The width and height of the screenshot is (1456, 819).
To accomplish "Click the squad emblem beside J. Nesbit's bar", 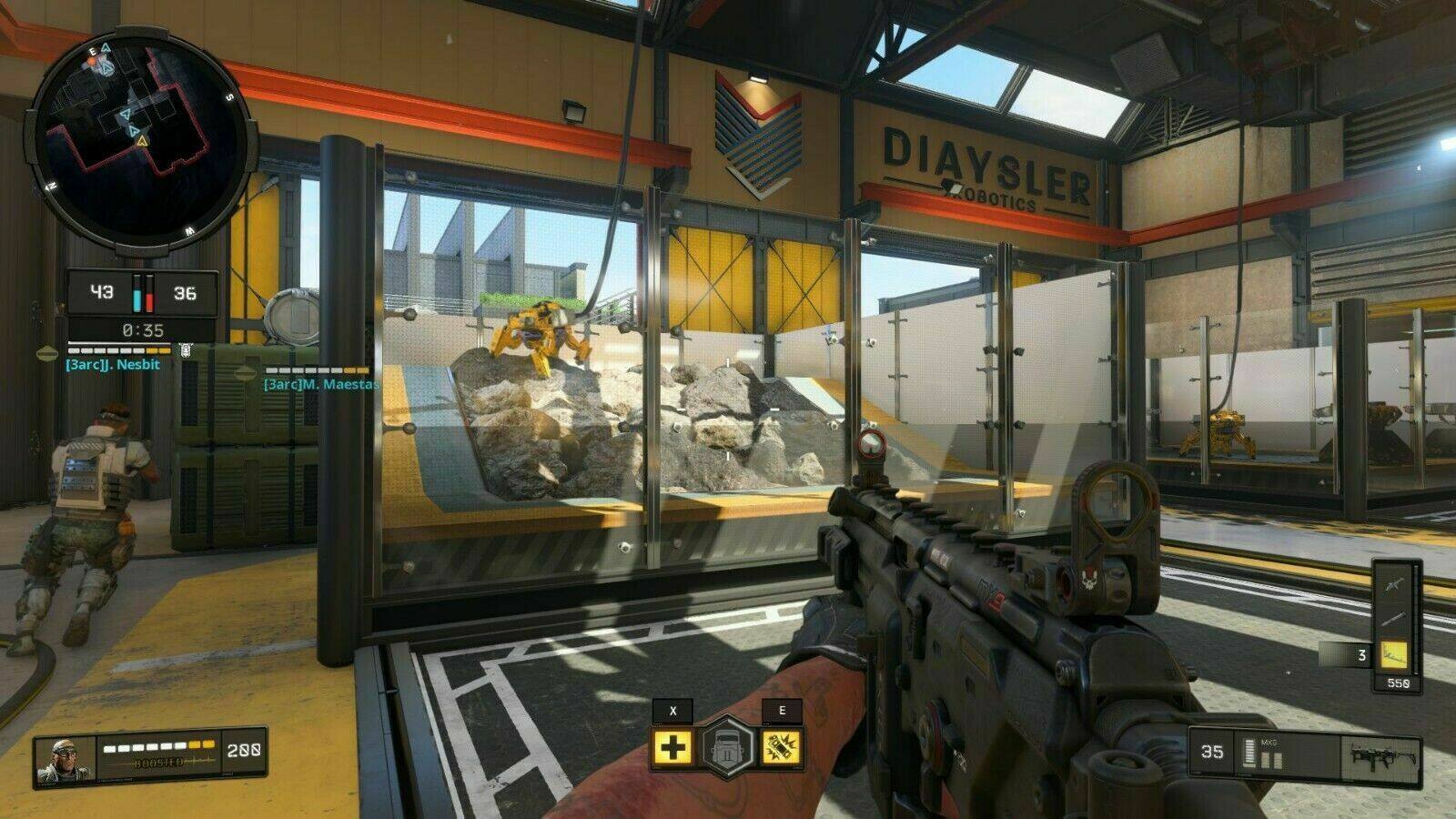I will pos(185,351).
